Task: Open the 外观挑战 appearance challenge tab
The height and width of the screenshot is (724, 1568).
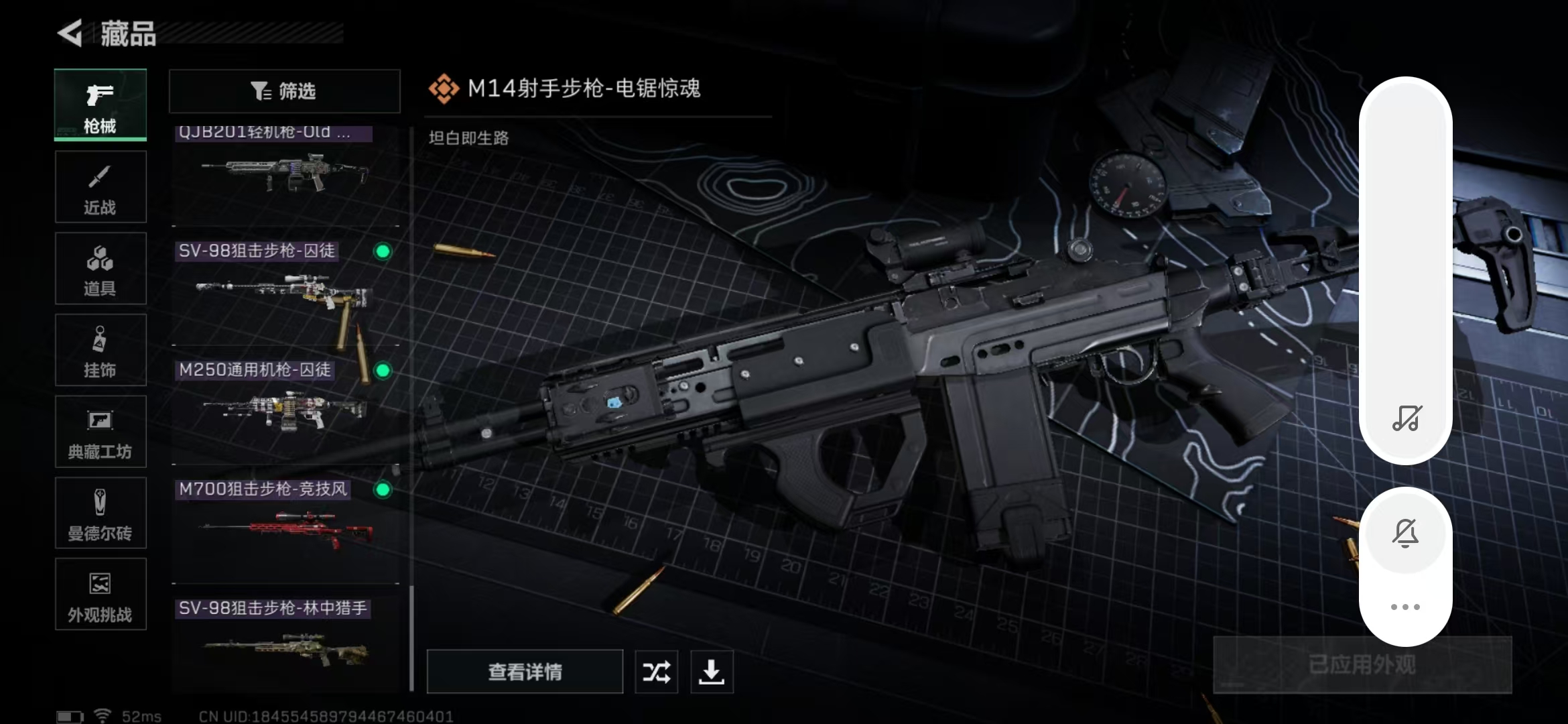Action: pyautogui.click(x=101, y=595)
